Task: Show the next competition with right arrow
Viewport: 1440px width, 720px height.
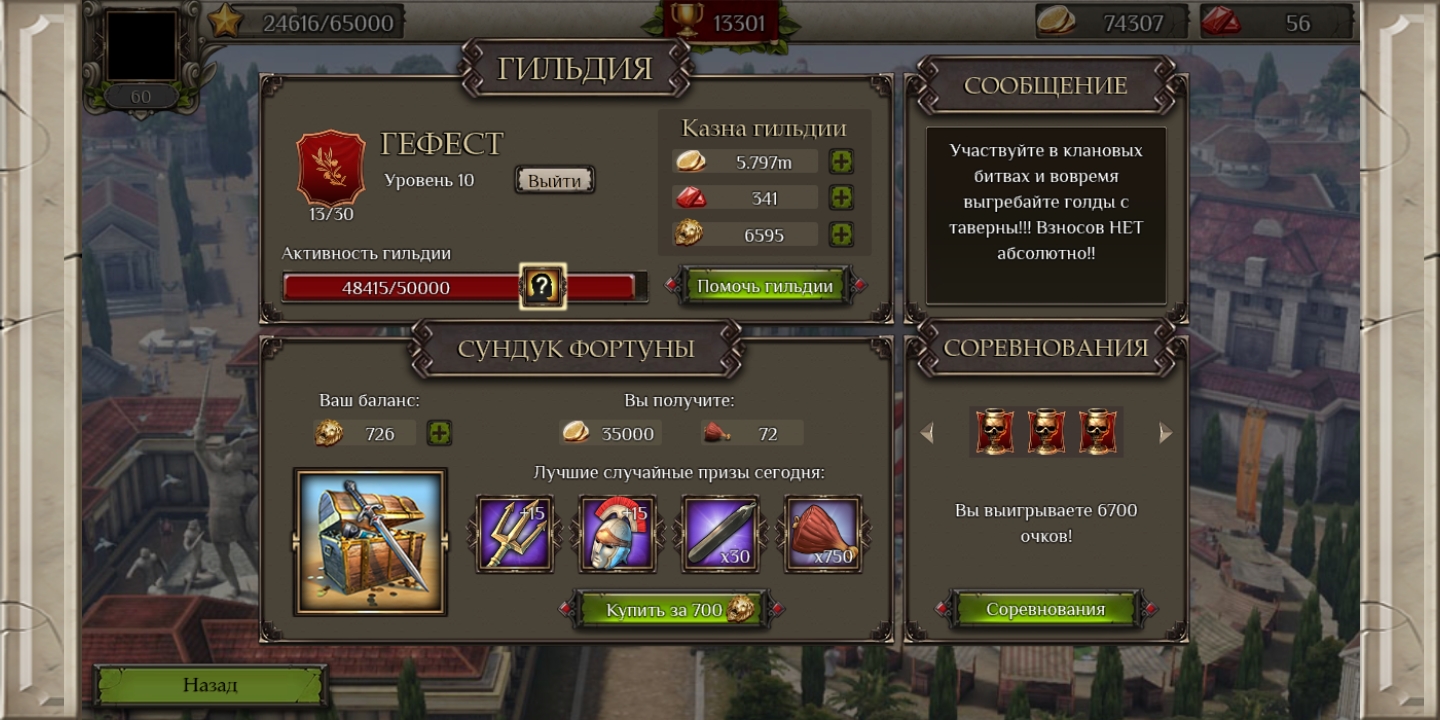Action: [x=1165, y=433]
